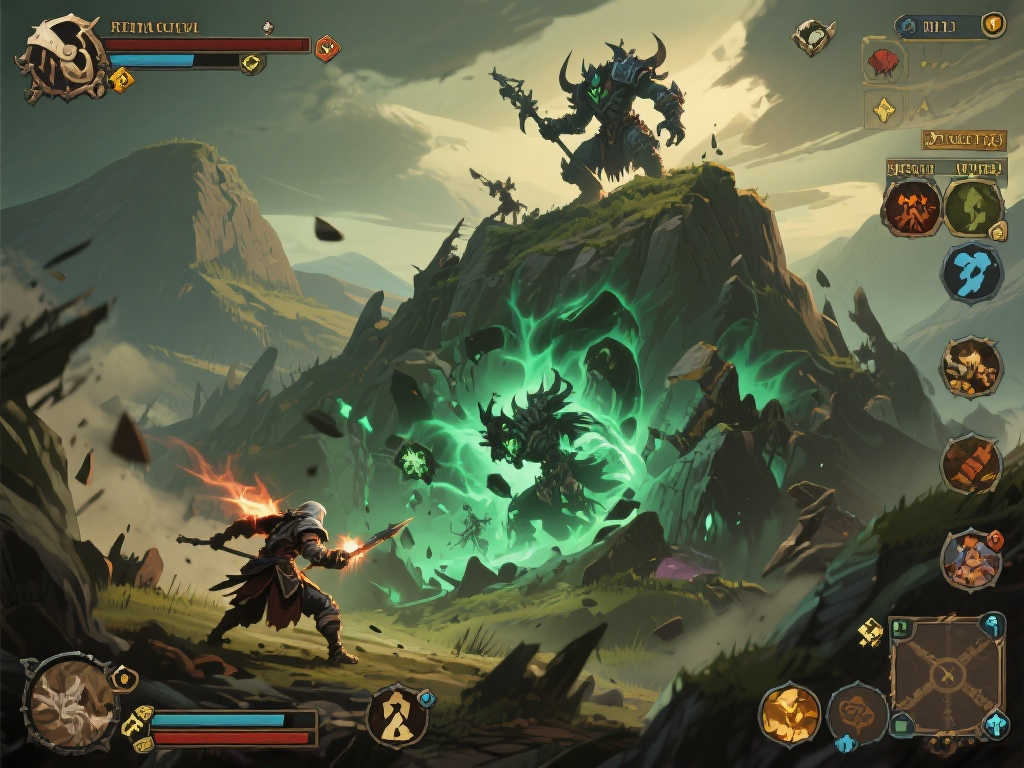Activate the bright golden round ability button
1024x768 pixels.
tap(789, 714)
